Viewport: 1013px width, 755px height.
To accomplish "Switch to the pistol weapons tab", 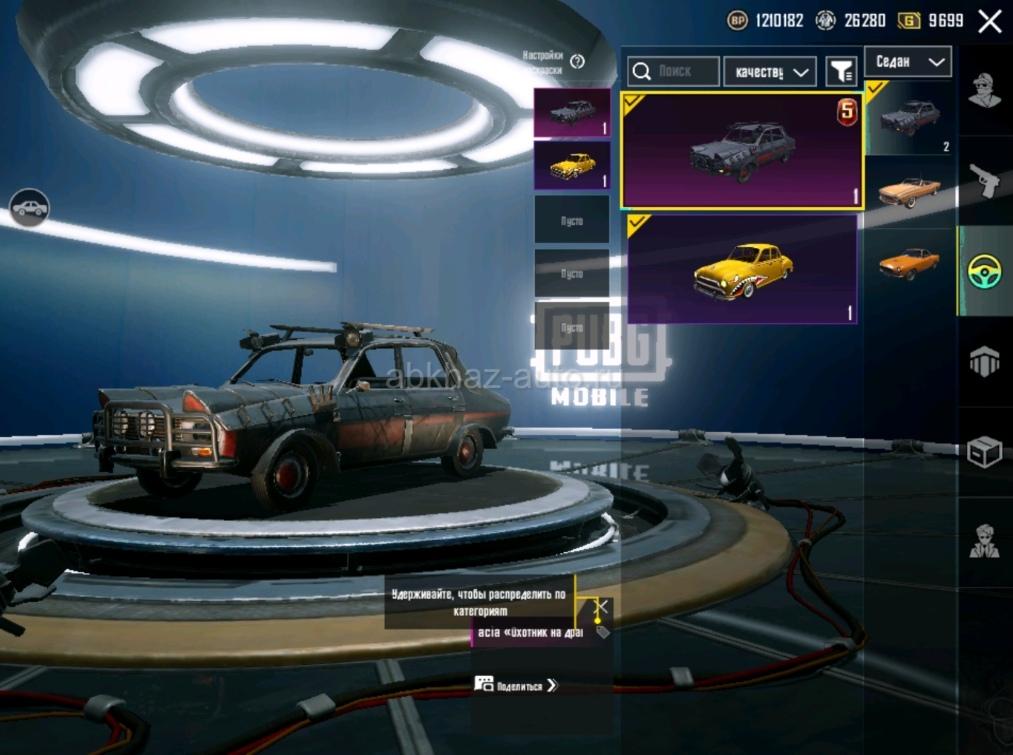I will [985, 180].
